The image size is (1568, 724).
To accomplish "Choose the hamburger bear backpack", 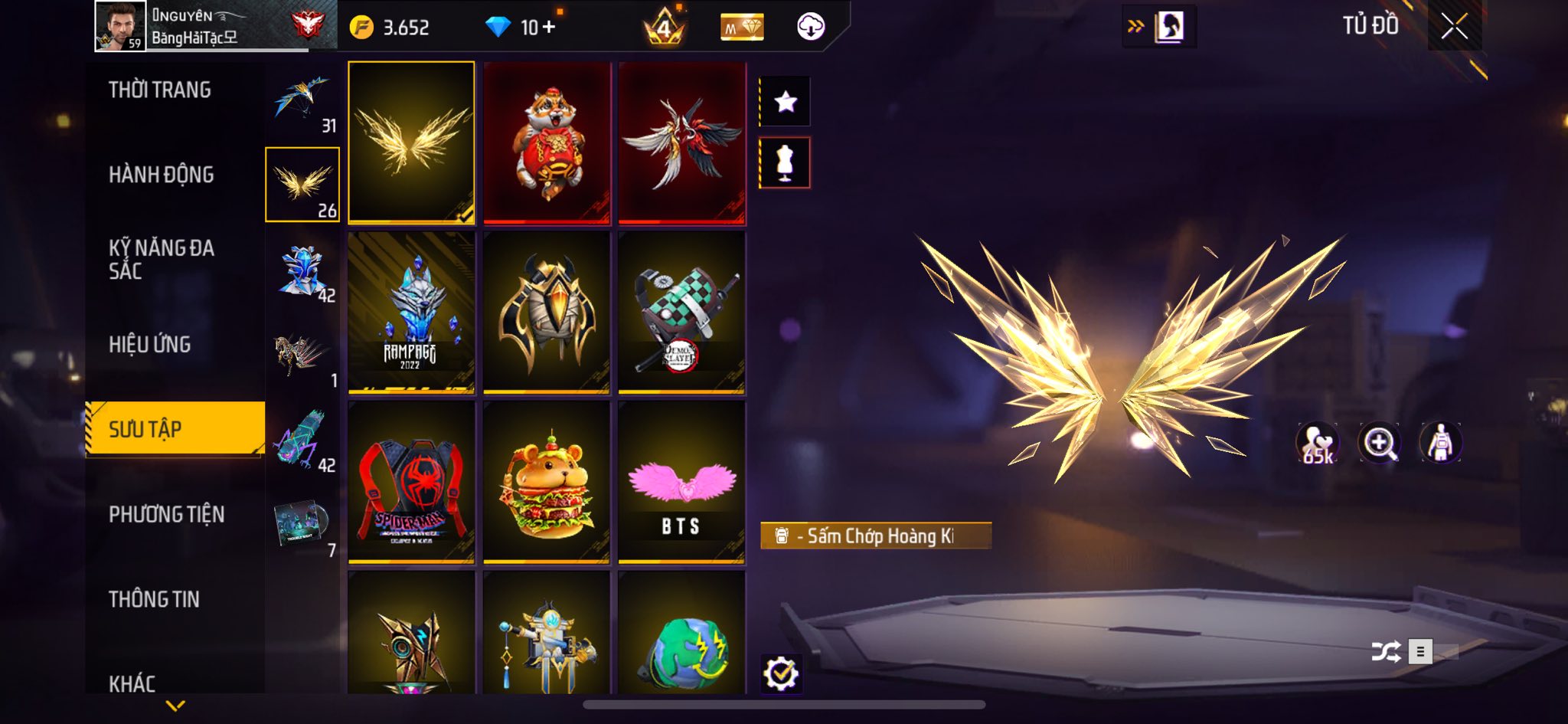I will (x=547, y=483).
